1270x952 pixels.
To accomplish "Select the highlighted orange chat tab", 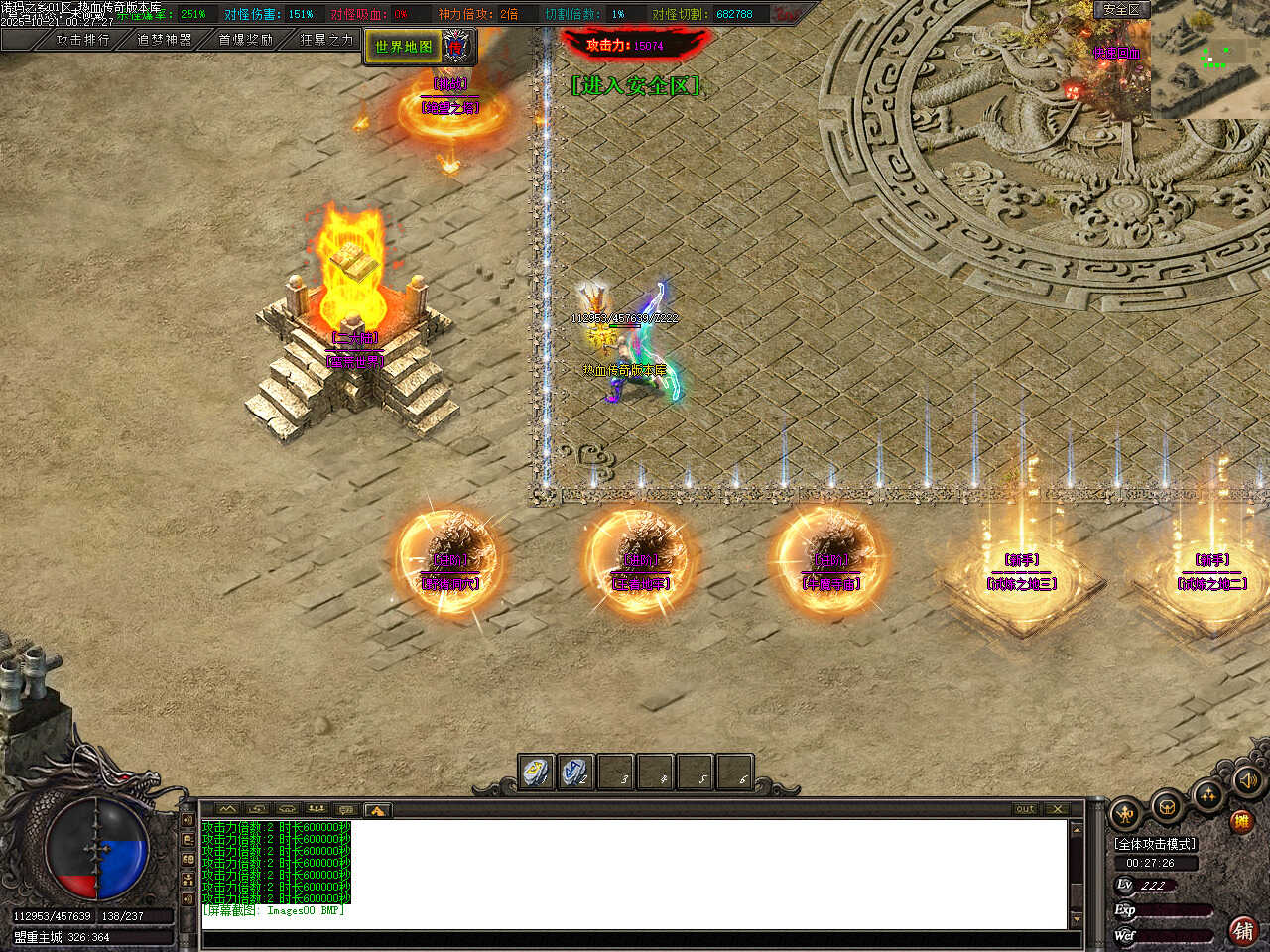I will (377, 810).
